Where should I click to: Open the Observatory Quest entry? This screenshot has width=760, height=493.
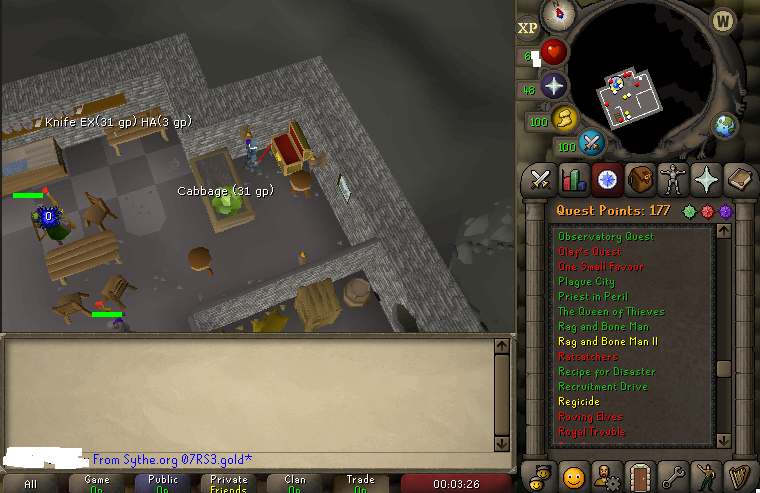click(606, 237)
